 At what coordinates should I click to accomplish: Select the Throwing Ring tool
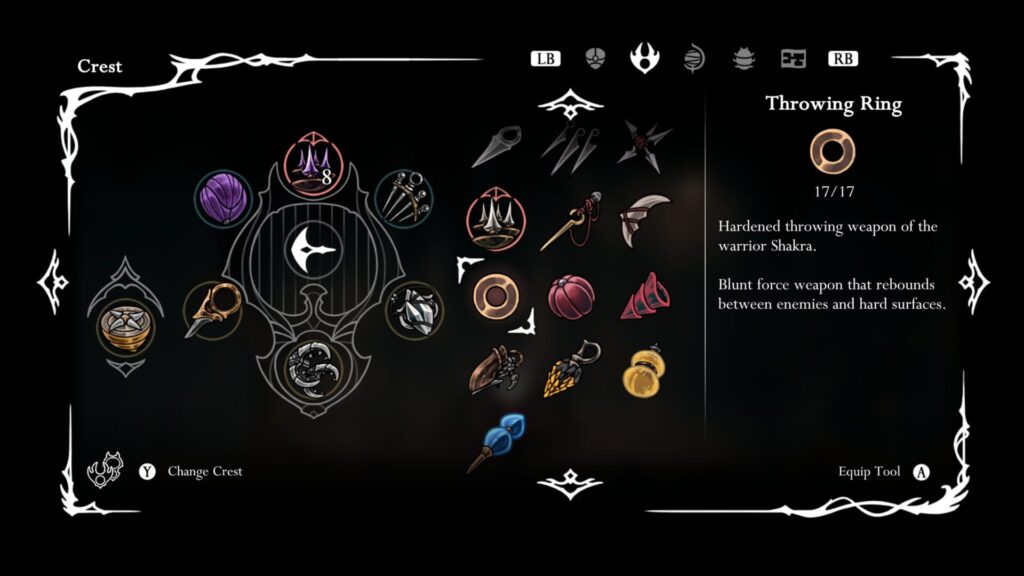coord(496,295)
